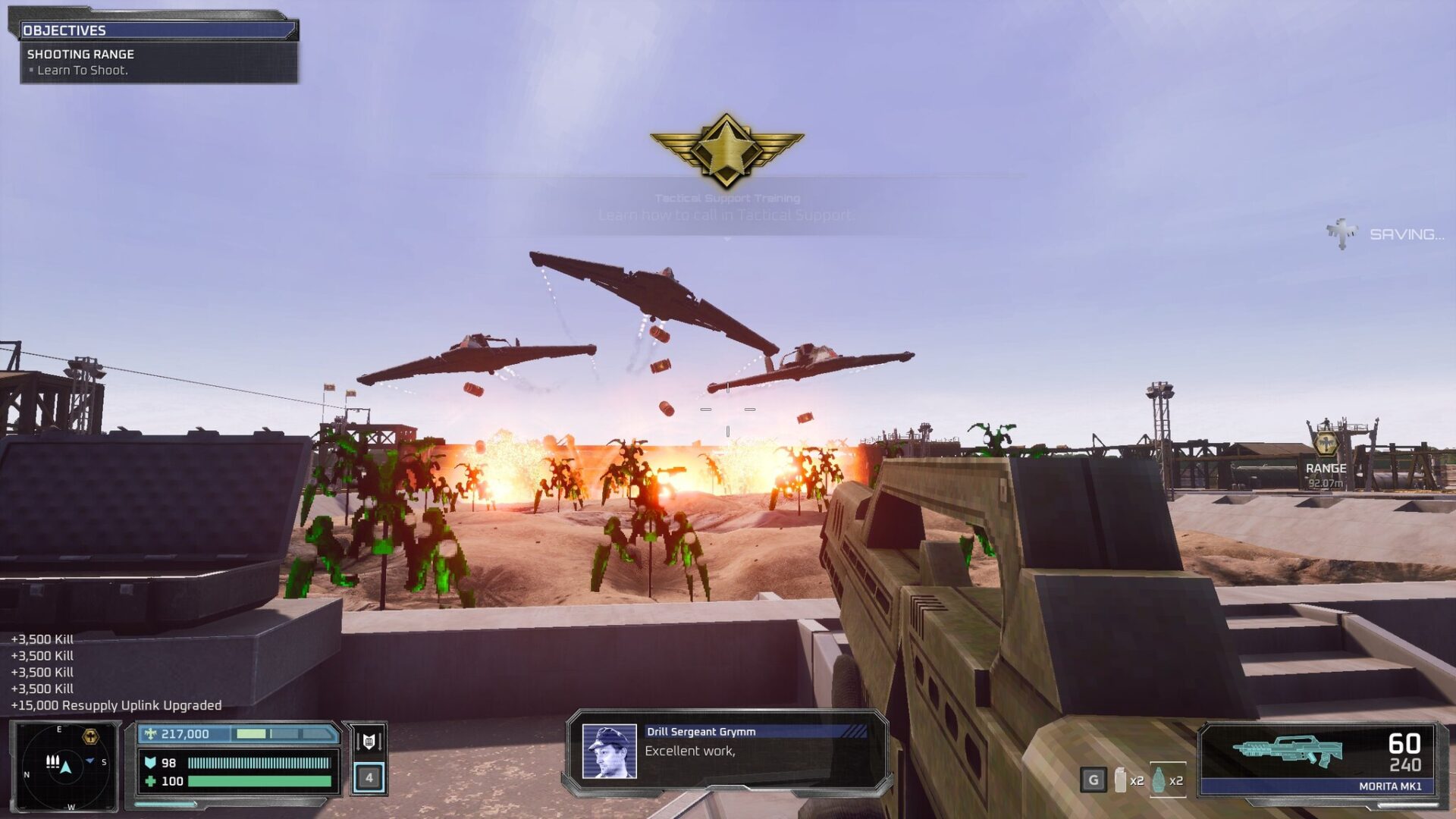1456x819 pixels.
Task: Click the compass minimap
Action: click(x=65, y=767)
